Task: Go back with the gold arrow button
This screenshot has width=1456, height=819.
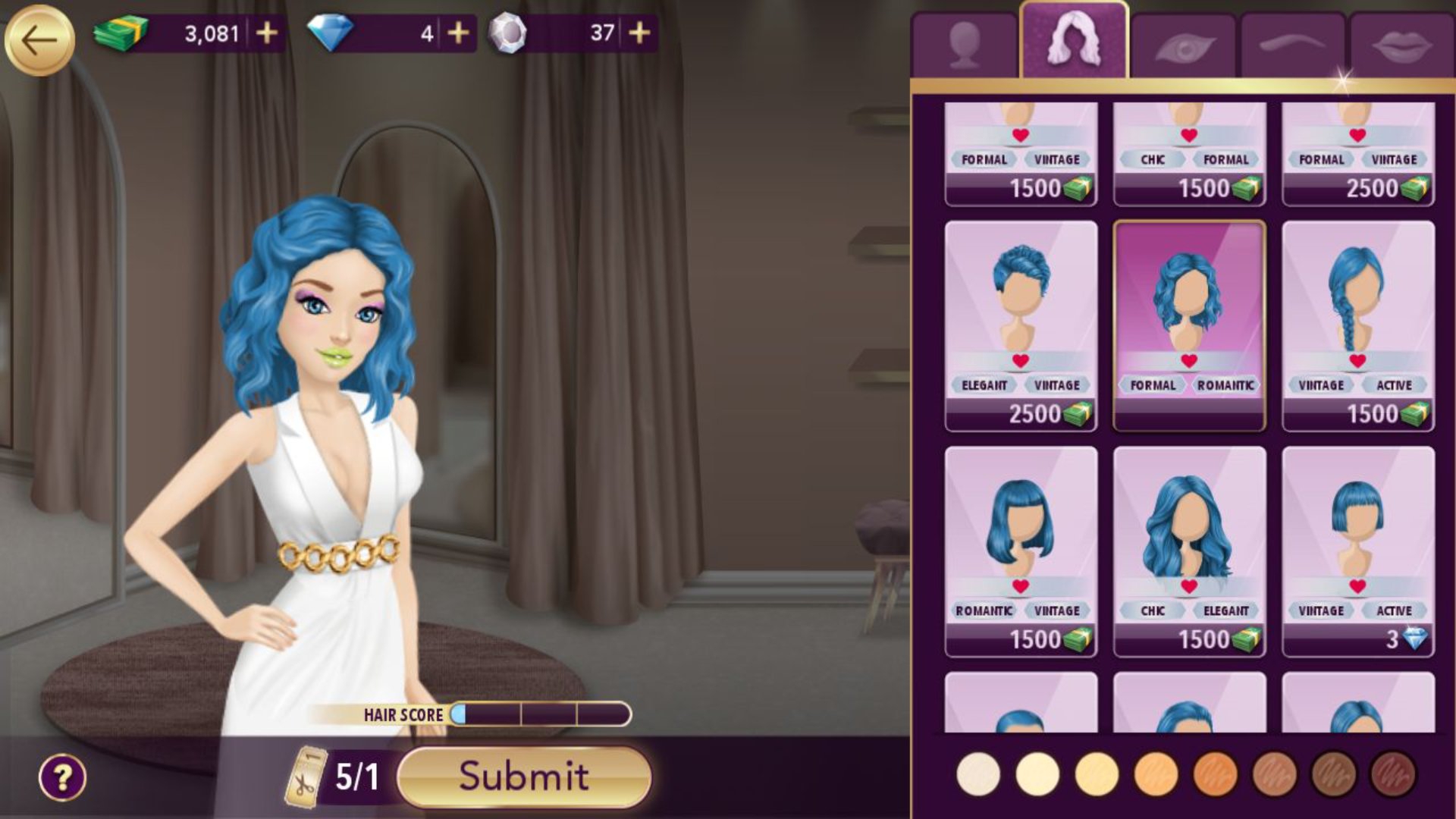Action: pos(39,40)
